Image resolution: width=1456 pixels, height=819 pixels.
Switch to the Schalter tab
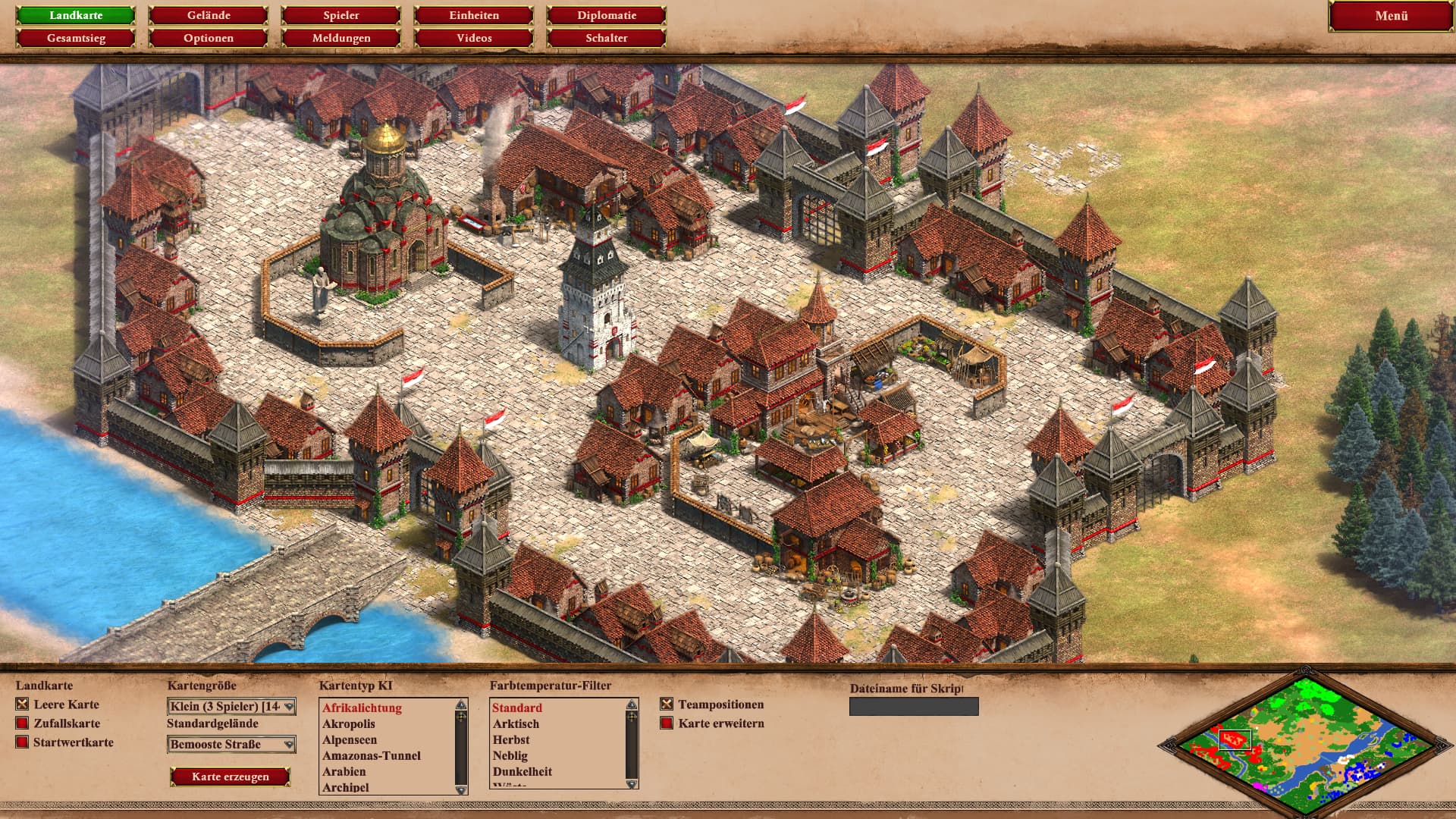click(x=607, y=38)
